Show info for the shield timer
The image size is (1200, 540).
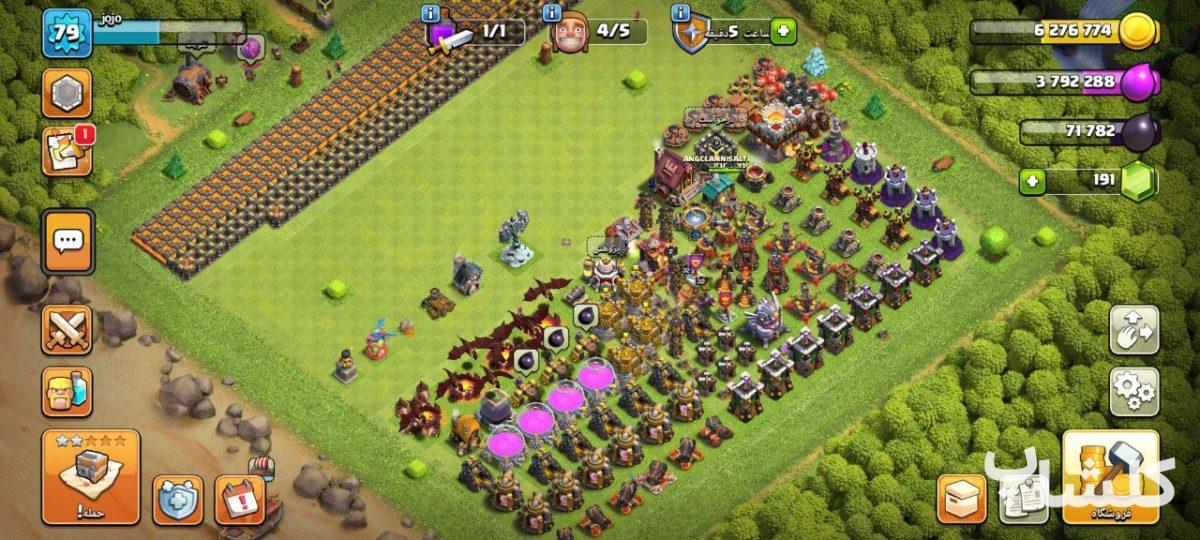pos(681,13)
